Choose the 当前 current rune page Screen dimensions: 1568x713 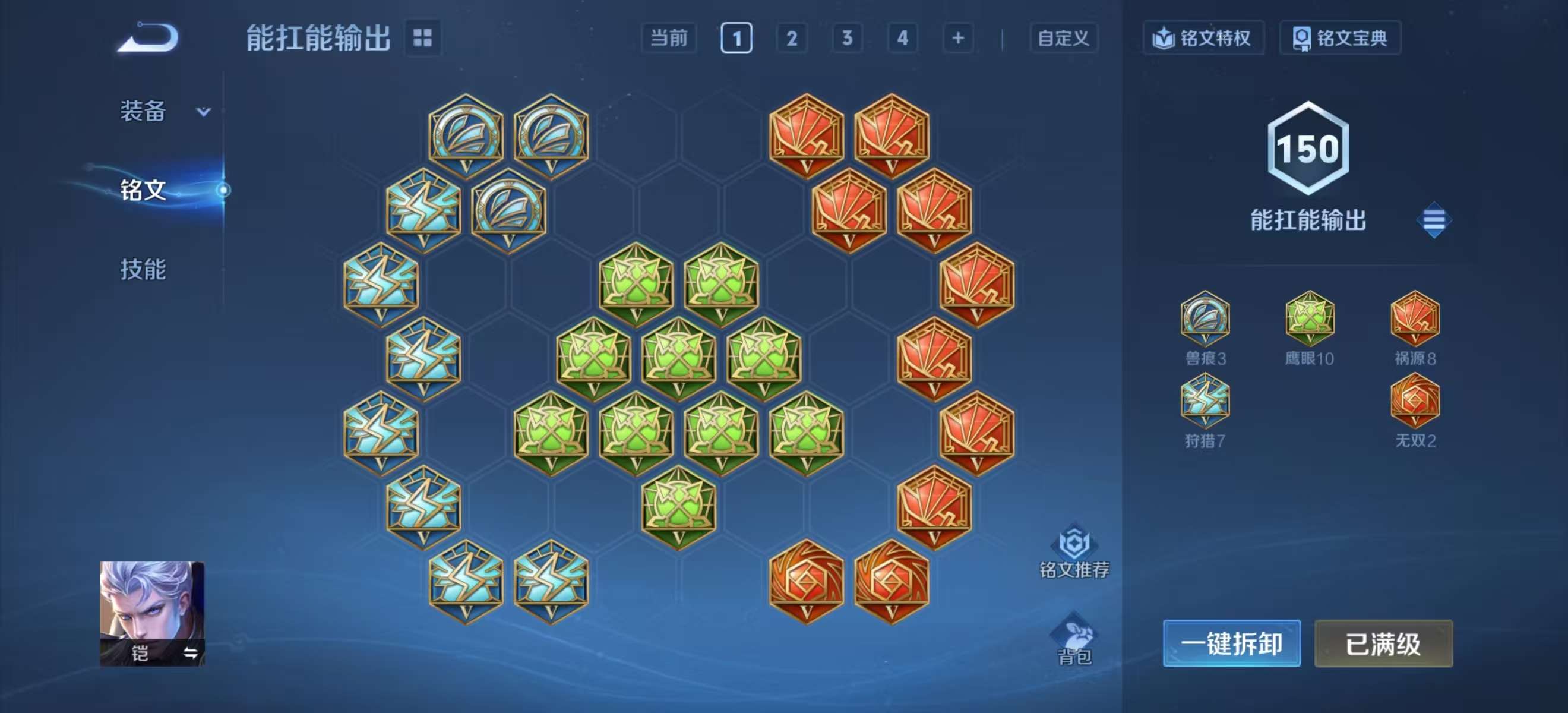point(668,39)
